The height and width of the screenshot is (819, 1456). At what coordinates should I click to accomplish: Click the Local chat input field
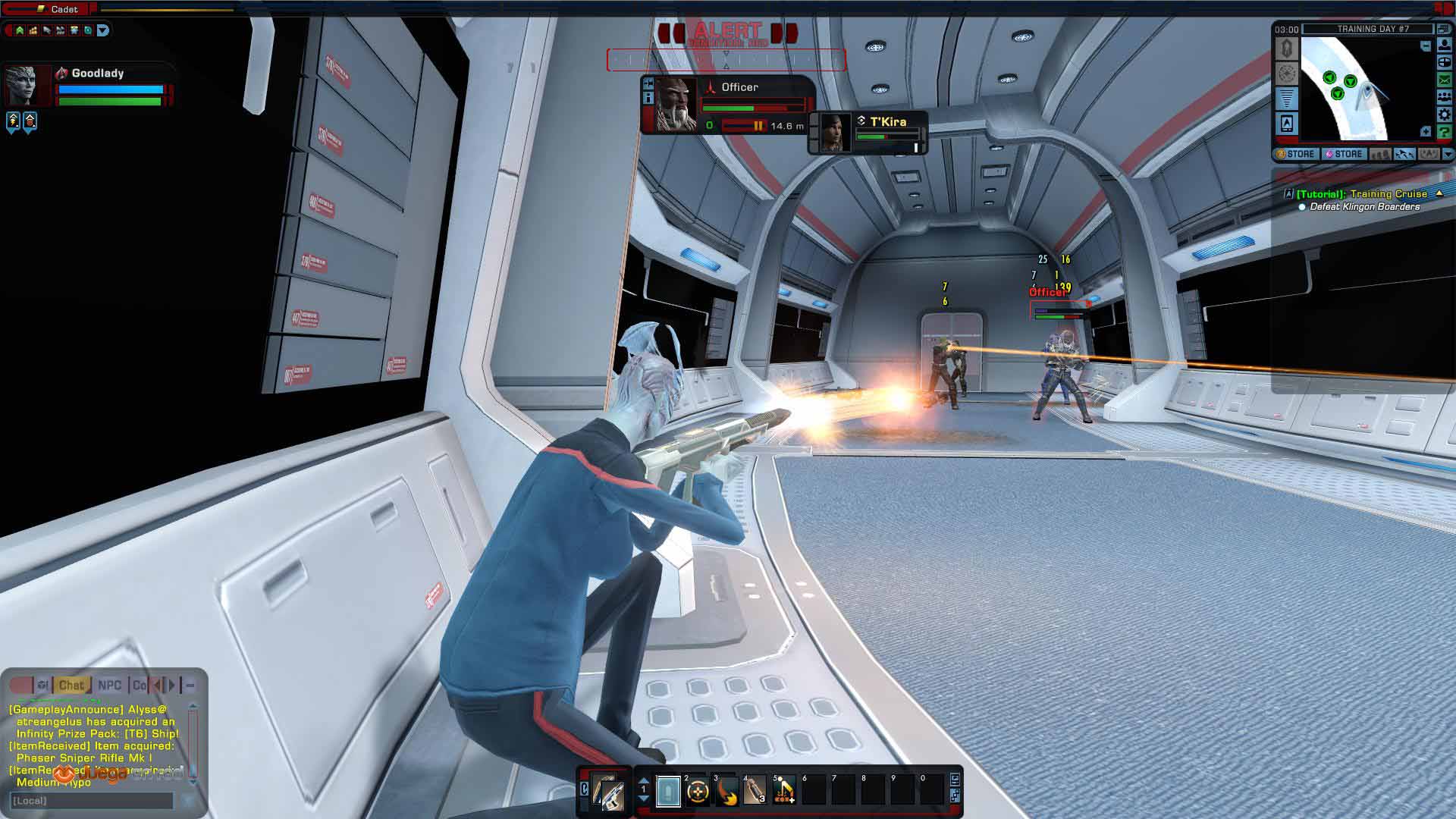(x=91, y=801)
